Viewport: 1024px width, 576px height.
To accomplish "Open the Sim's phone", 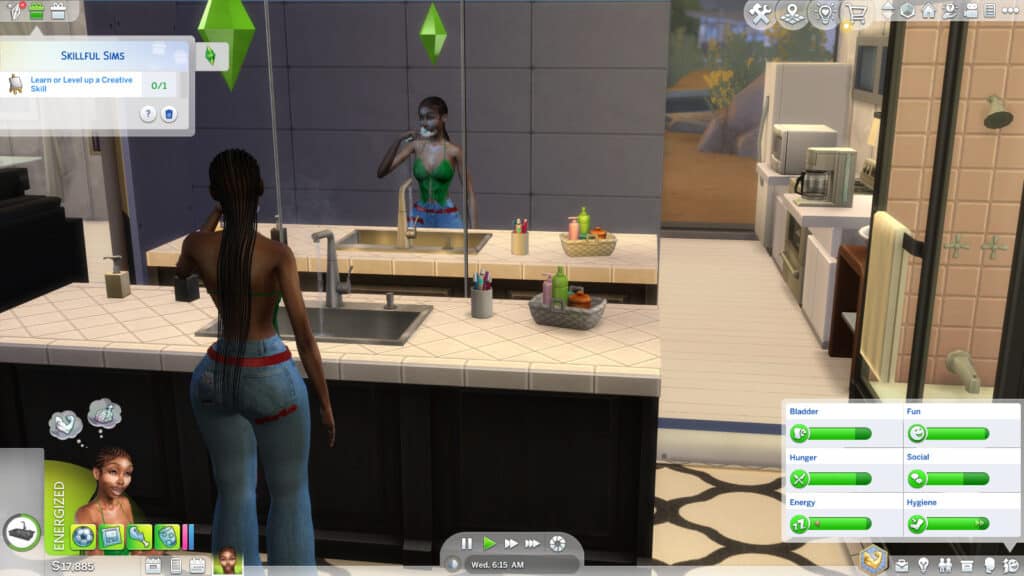I will [175, 566].
